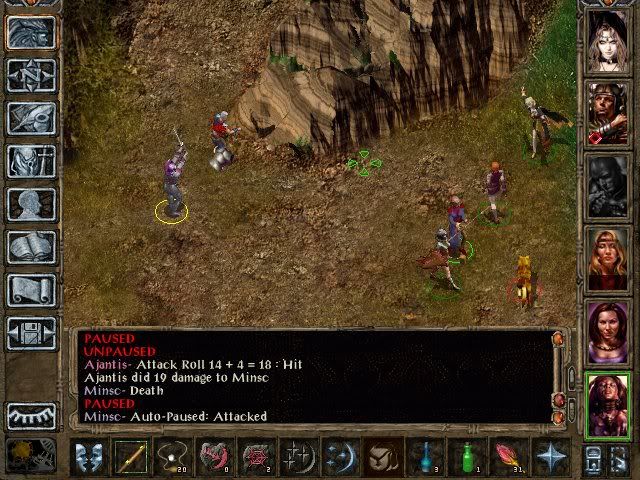Select the pale silver-haired woman portrait
The width and height of the screenshot is (640, 480).
pos(608,41)
